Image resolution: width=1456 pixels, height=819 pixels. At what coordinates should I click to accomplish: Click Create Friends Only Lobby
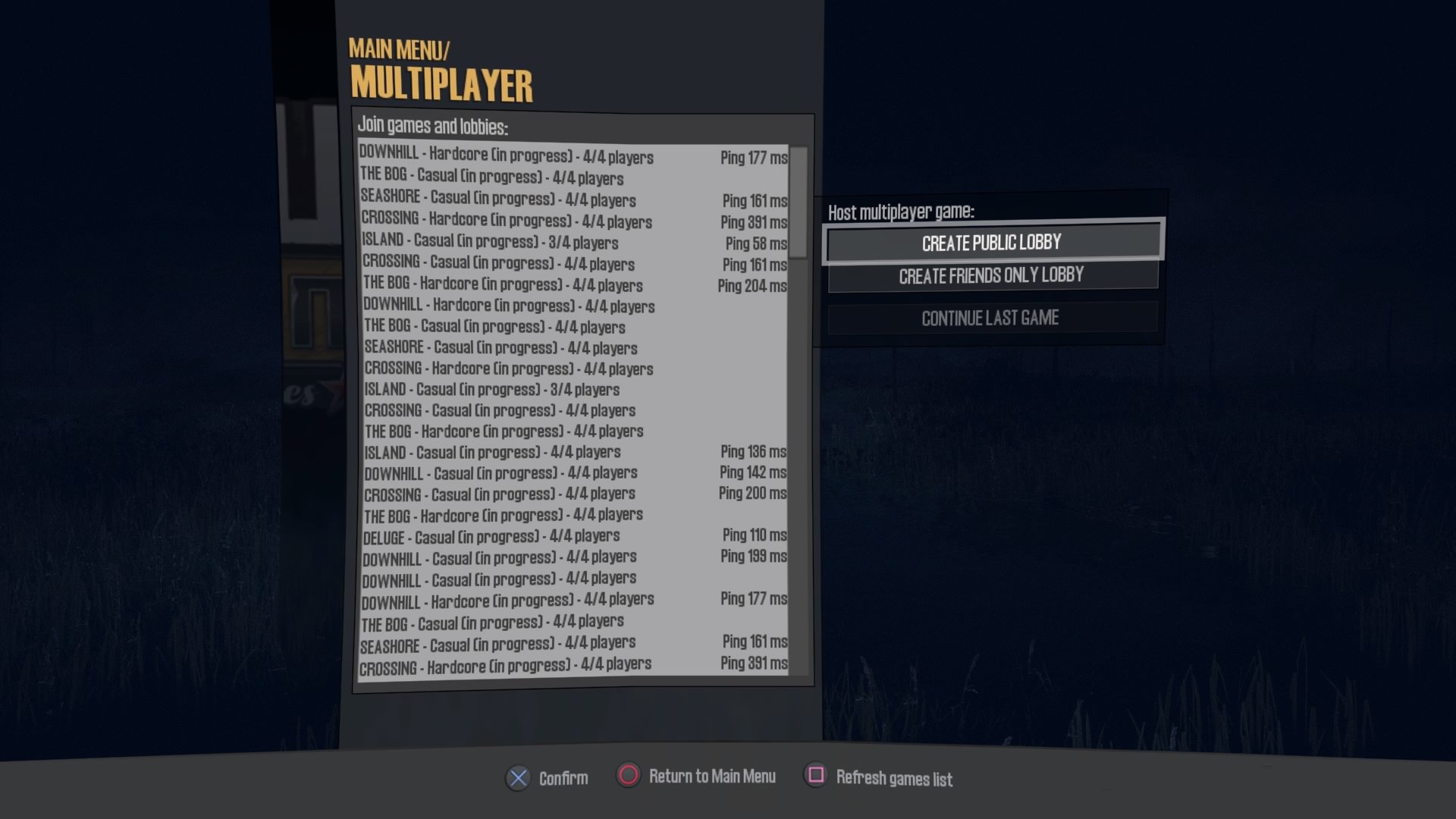[992, 275]
